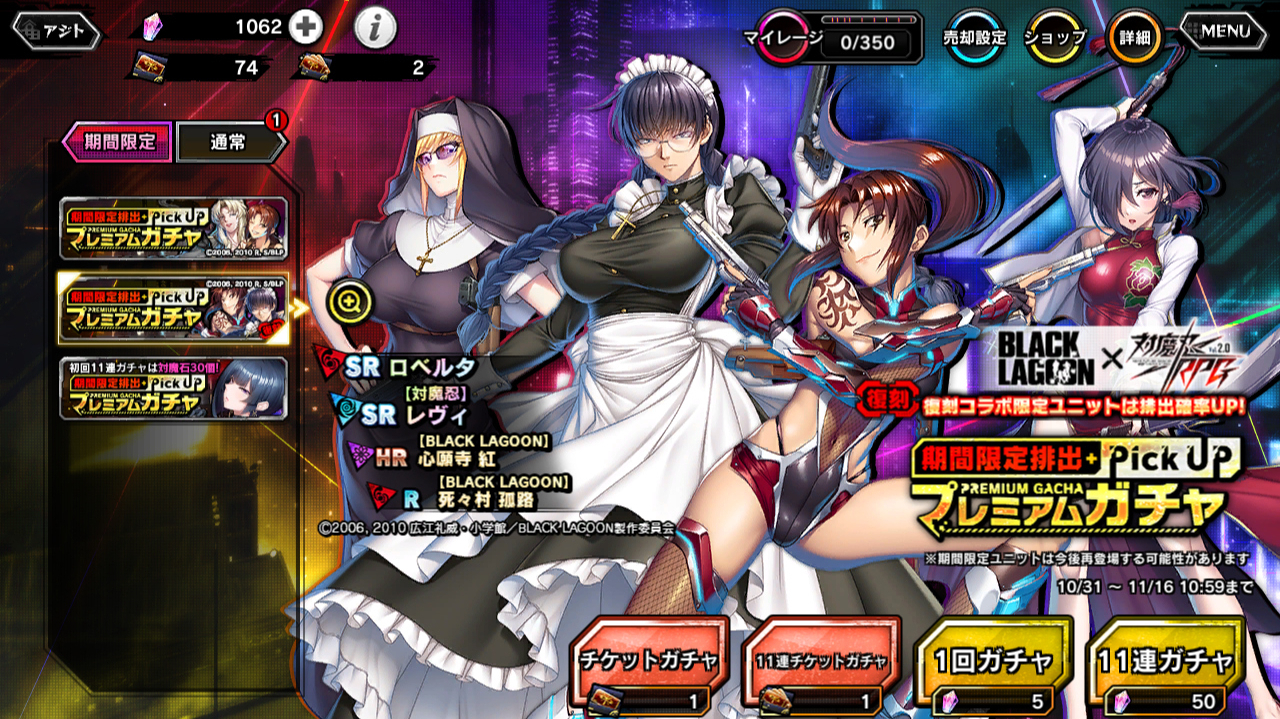This screenshot has height=719, width=1280.
Task: Select the top Pick UP gacha banner
Action: pos(174,228)
